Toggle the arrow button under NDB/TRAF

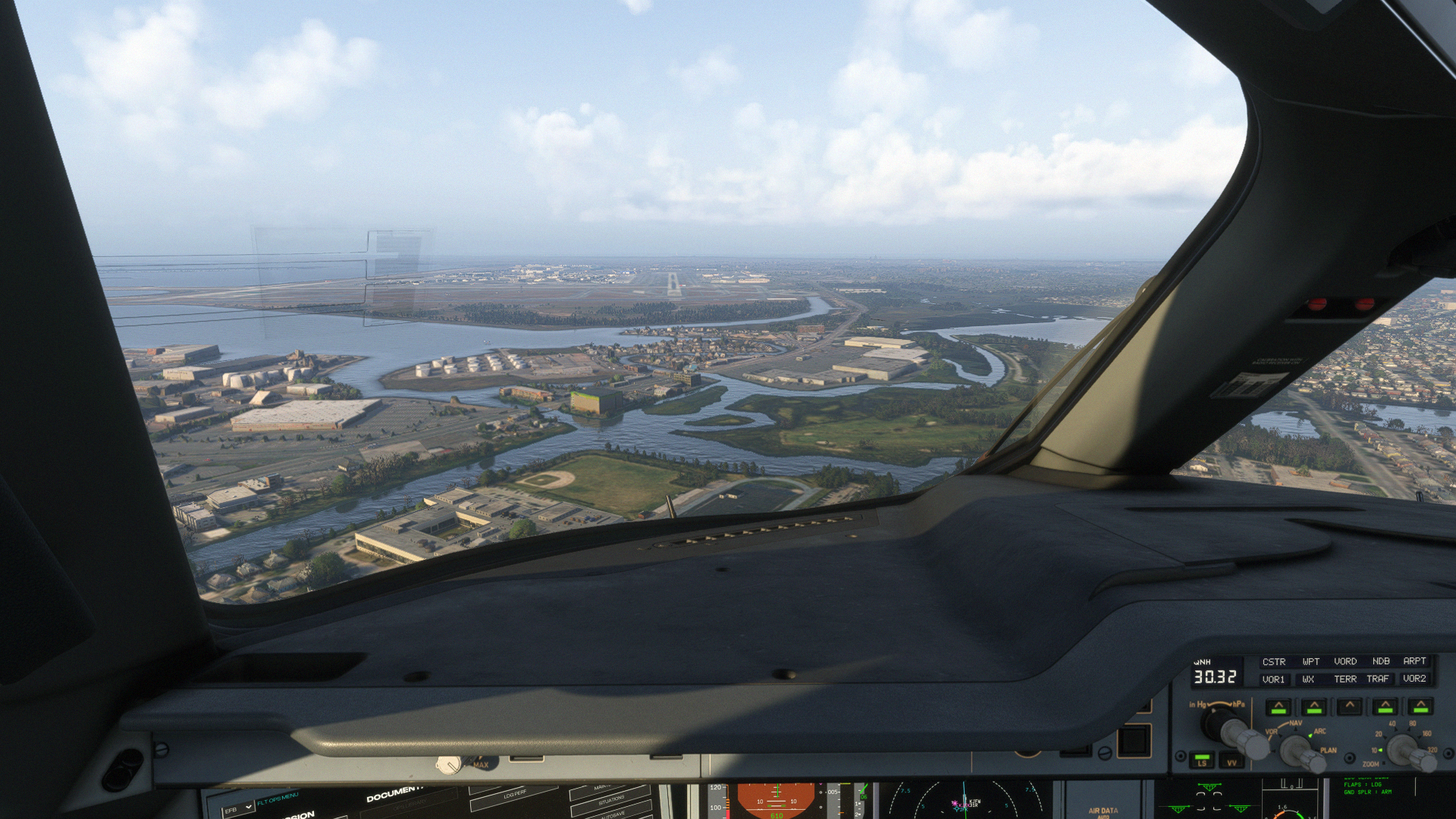[x=1385, y=708]
